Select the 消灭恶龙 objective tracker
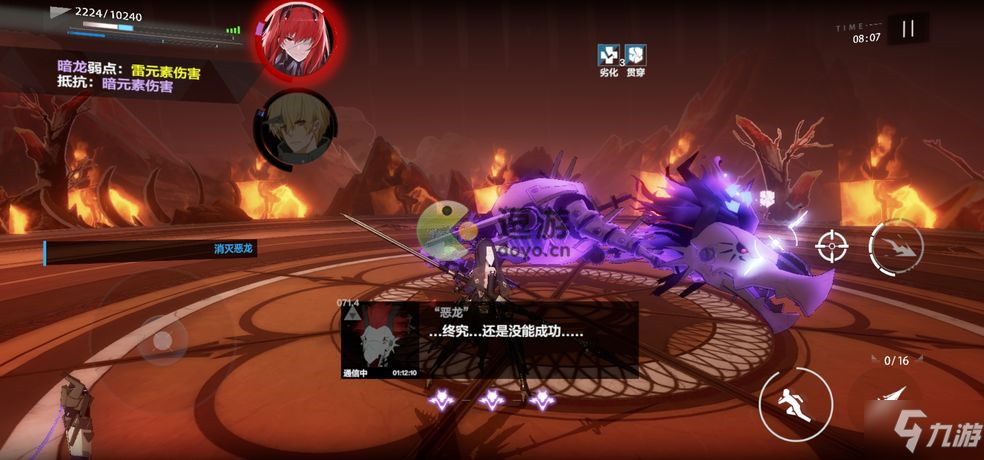Screen dimensions: 984x460 pyautogui.click(x=150, y=249)
